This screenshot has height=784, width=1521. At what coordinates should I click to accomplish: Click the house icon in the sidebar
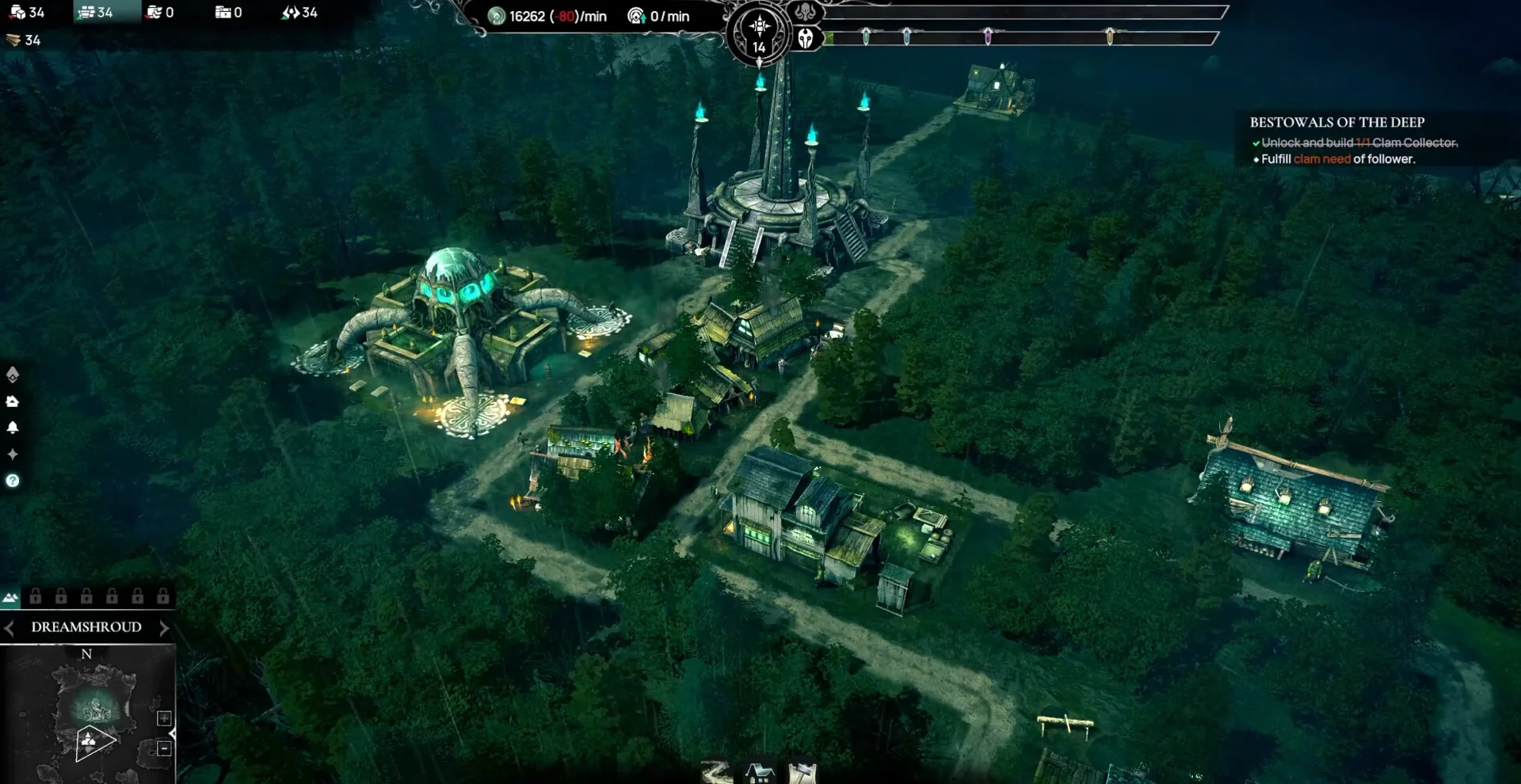click(13, 402)
